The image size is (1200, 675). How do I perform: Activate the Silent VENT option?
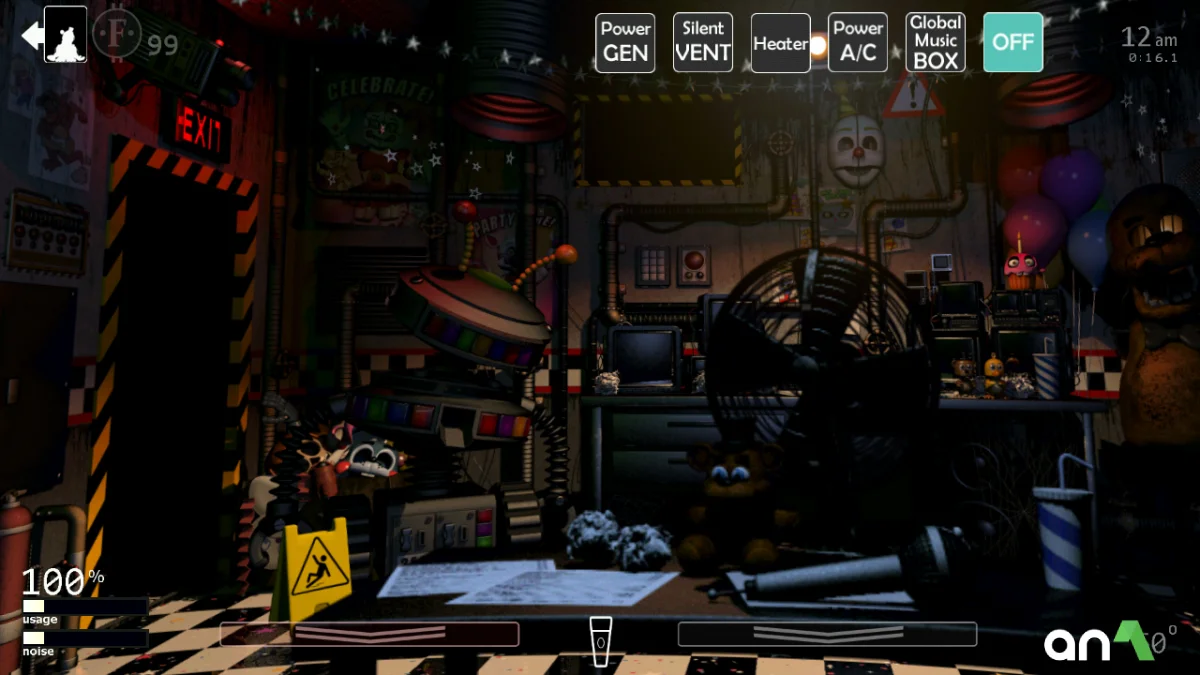703,43
